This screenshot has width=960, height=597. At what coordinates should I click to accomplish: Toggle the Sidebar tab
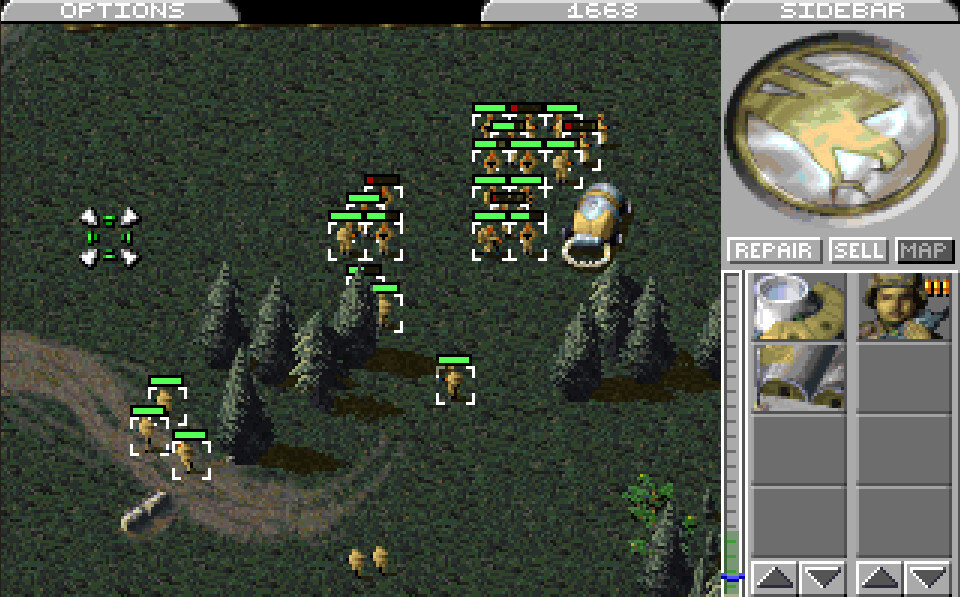(840, 11)
